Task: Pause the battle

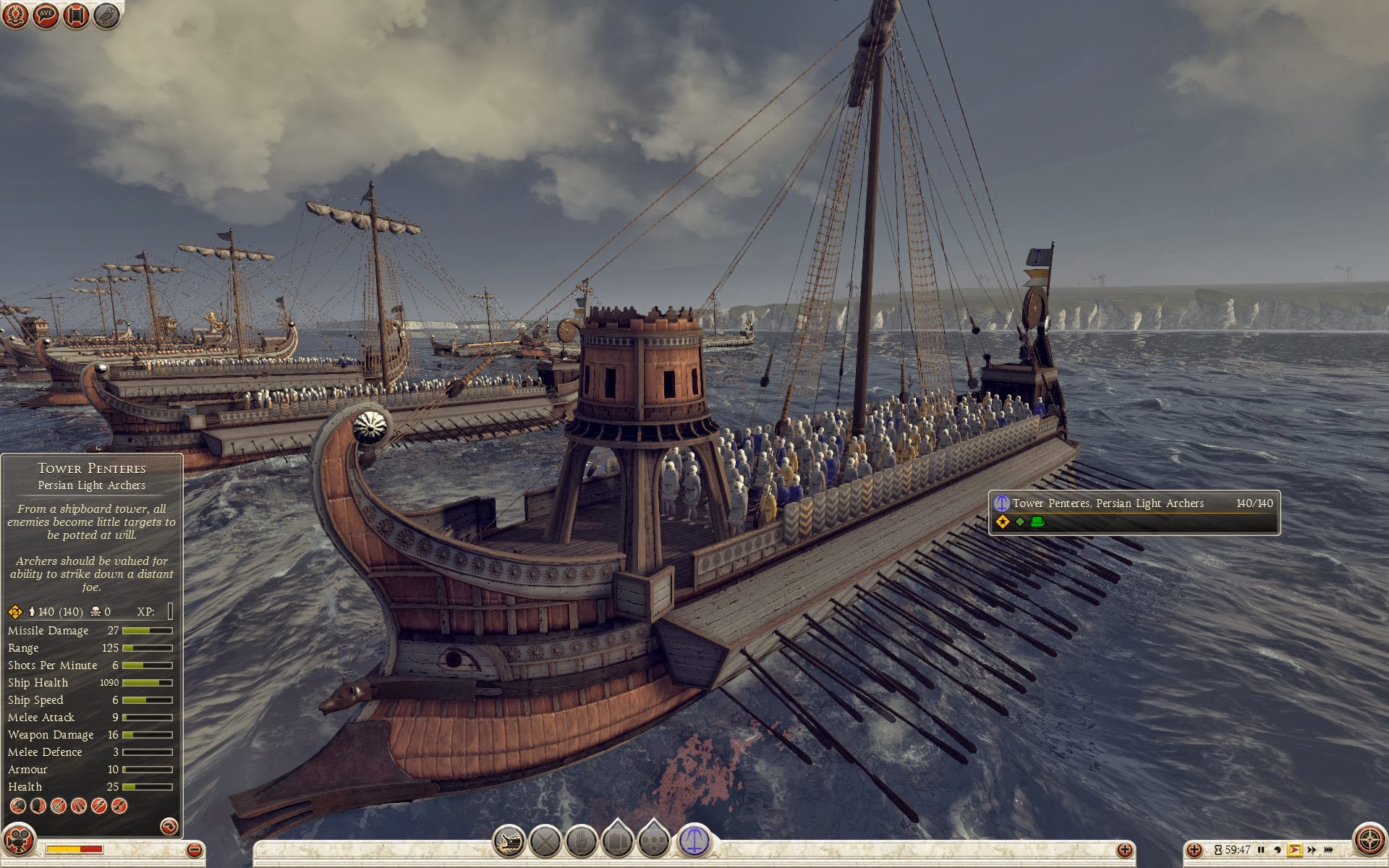Action: 1261,850
